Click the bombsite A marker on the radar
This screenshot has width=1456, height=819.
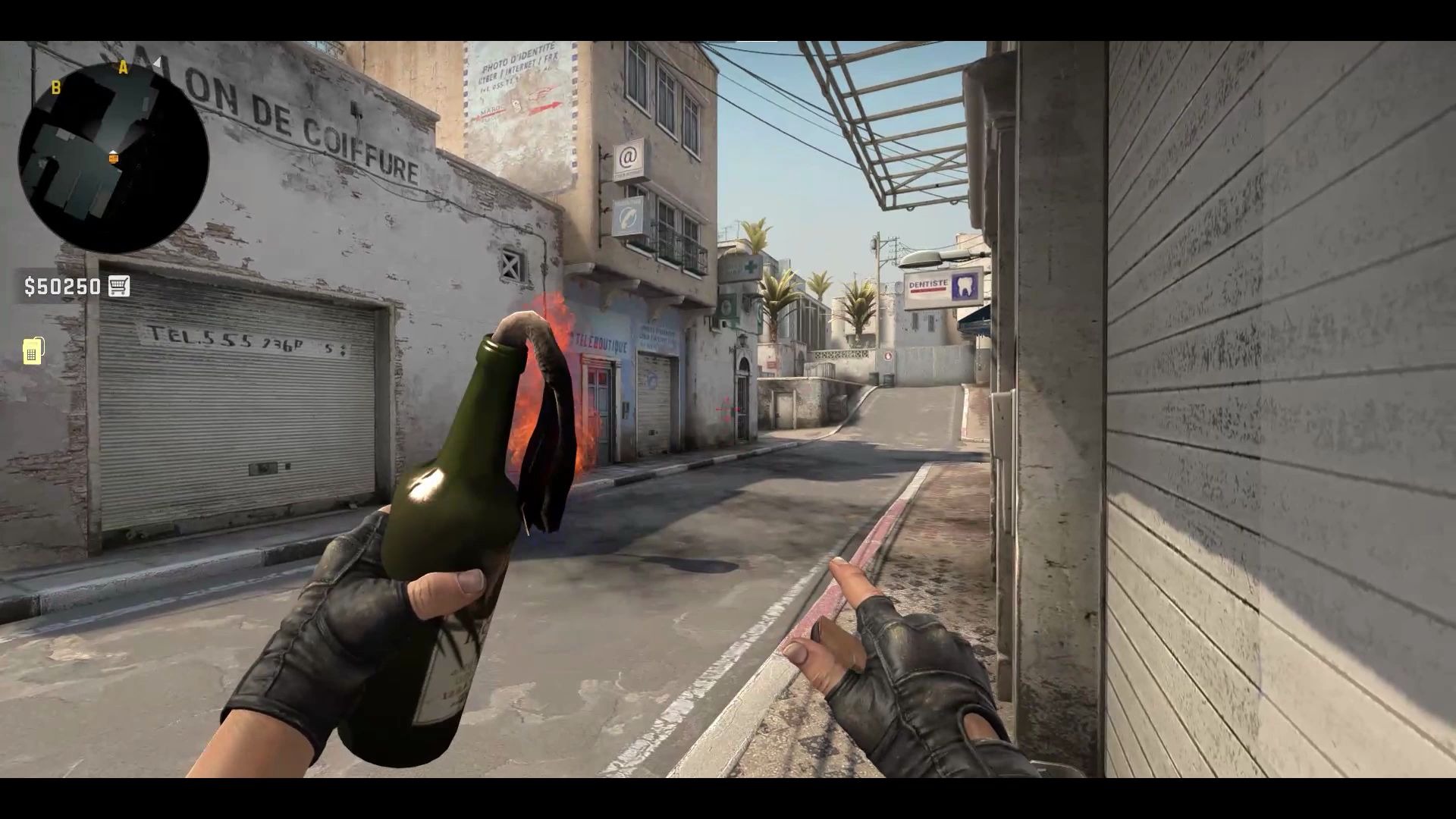[123, 67]
